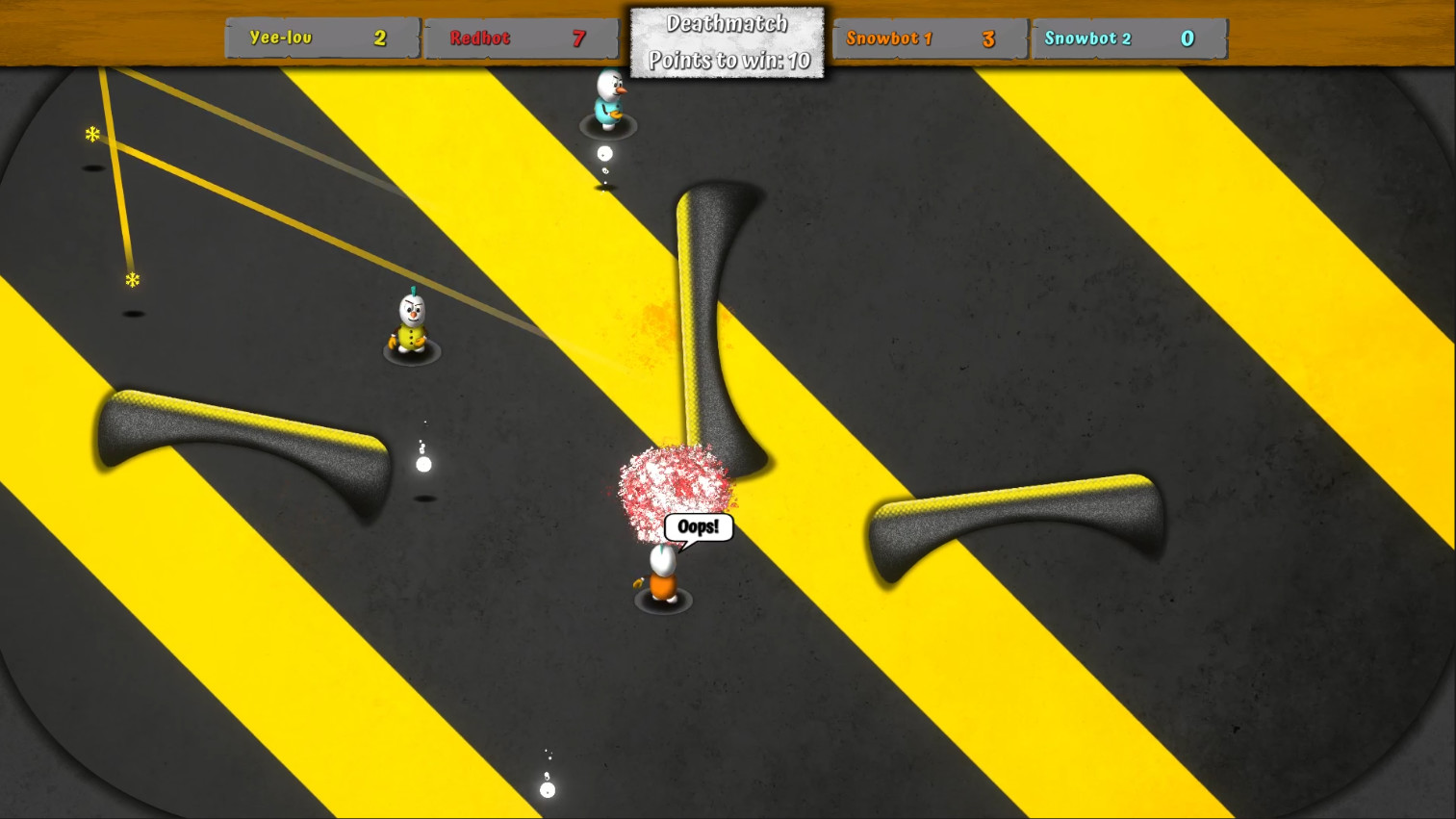Select the white snowball pickup near the center

pyautogui.click(x=423, y=464)
